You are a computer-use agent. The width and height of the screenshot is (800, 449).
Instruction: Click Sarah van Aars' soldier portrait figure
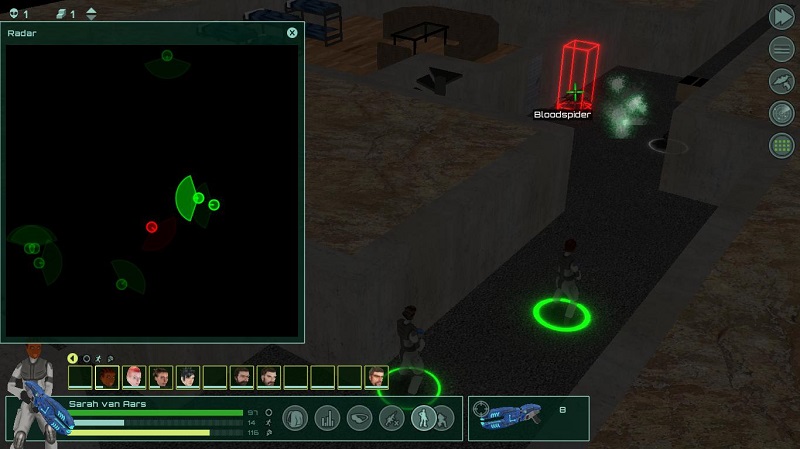pyautogui.click(x=32, y=397)
